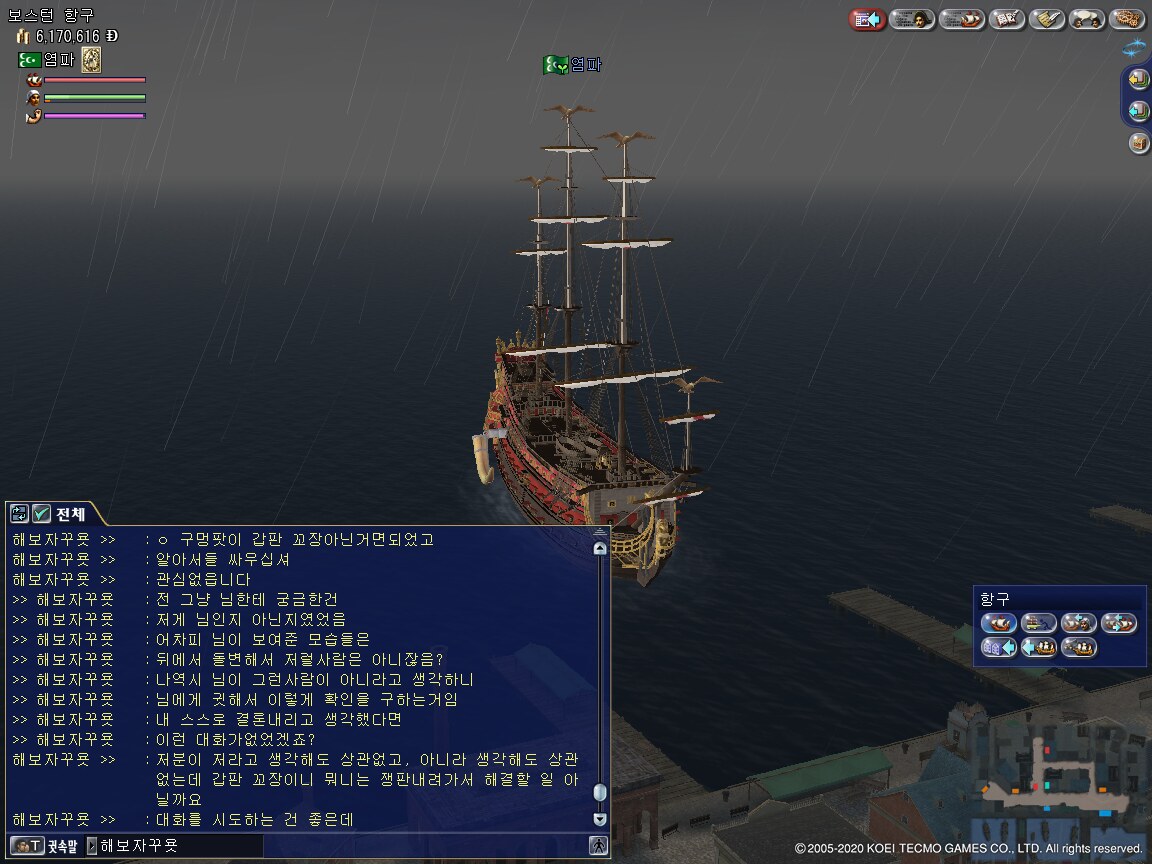This screenshot has width=1152, height=864.
Task: Click the red menu collapse button
Action: [x=867, y=19]
